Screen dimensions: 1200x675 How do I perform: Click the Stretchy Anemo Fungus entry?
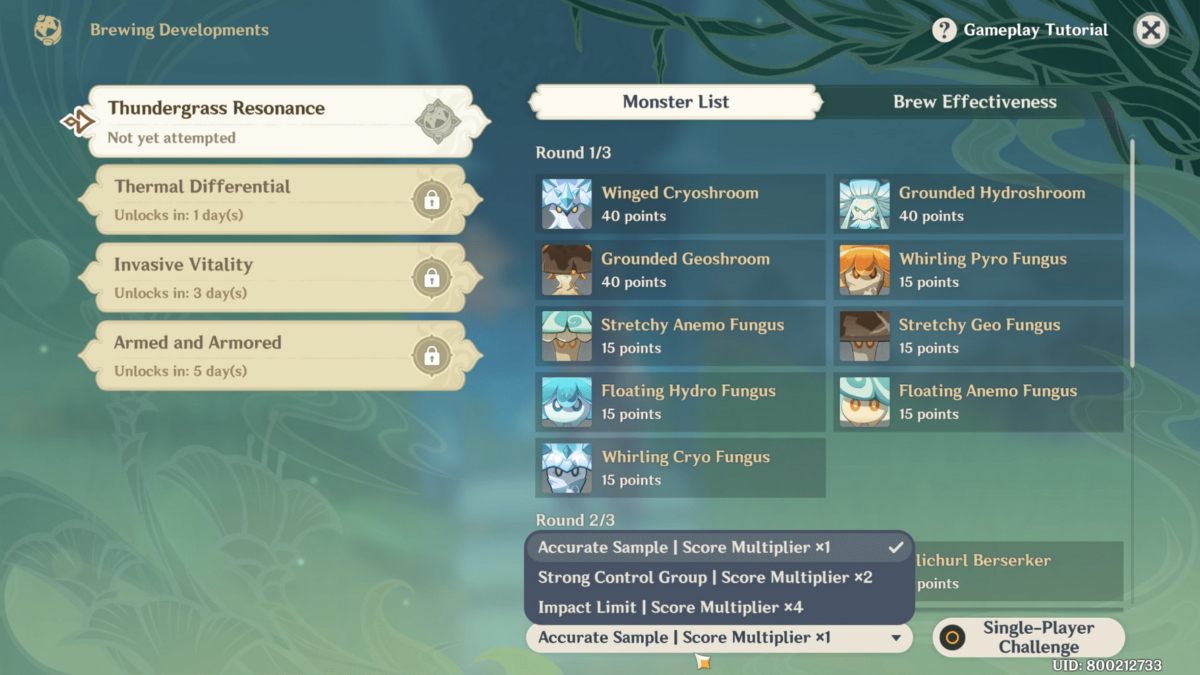680,336
